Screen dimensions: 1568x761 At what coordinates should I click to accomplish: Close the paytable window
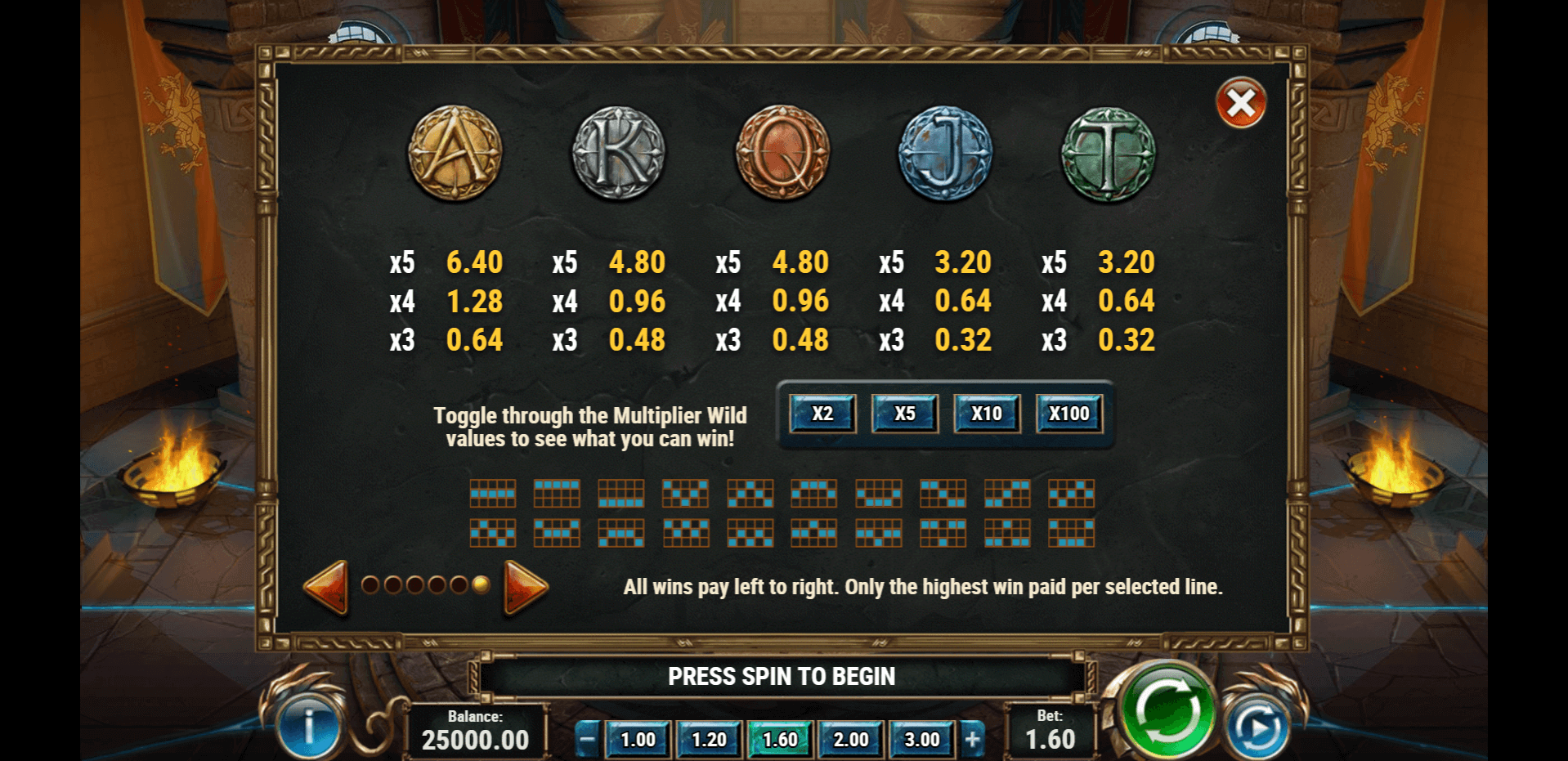pos(1241,103)
